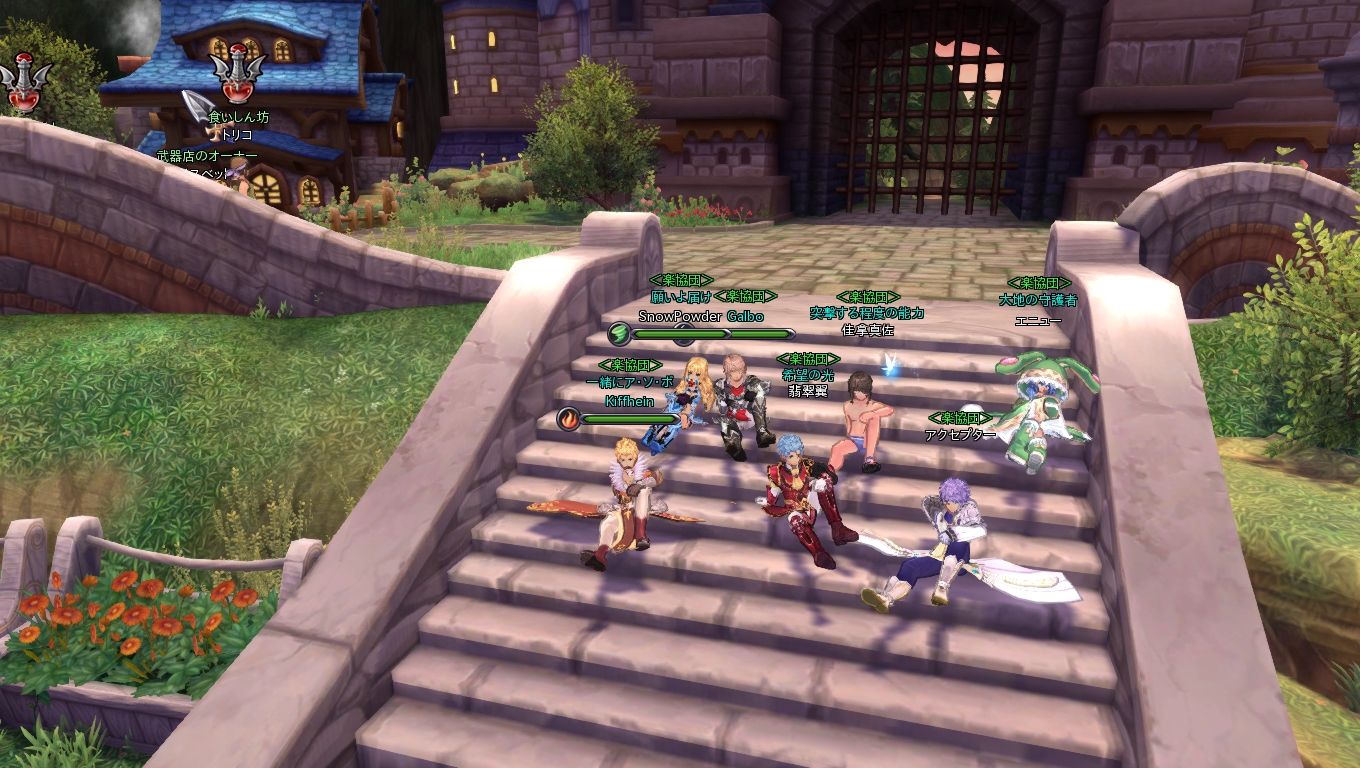The width and height of the screenshot is (1360, 768).
Task: Select the 佳享真佐 player nameplate
Action: tap(867, 330)
